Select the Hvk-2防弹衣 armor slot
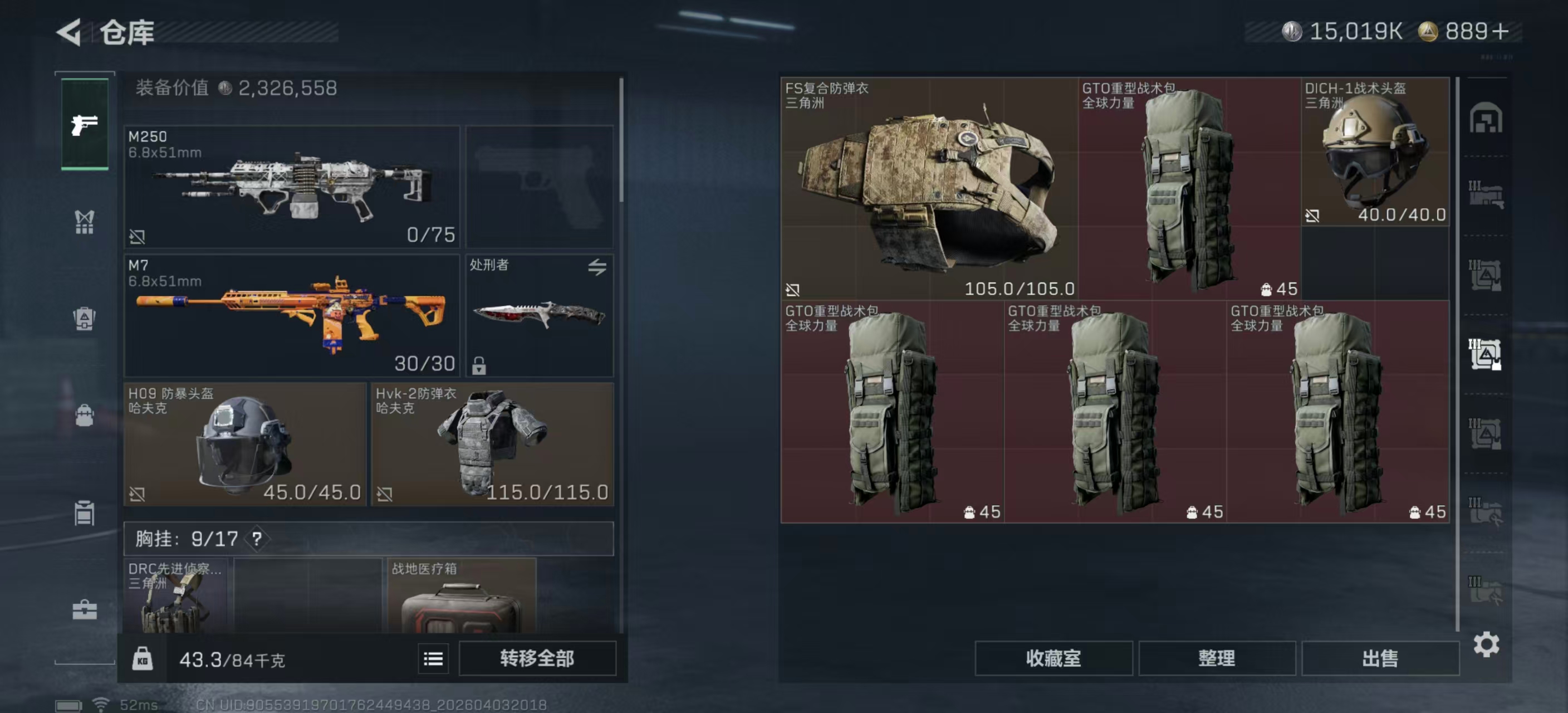1568x713 pixels. point(492,444)
